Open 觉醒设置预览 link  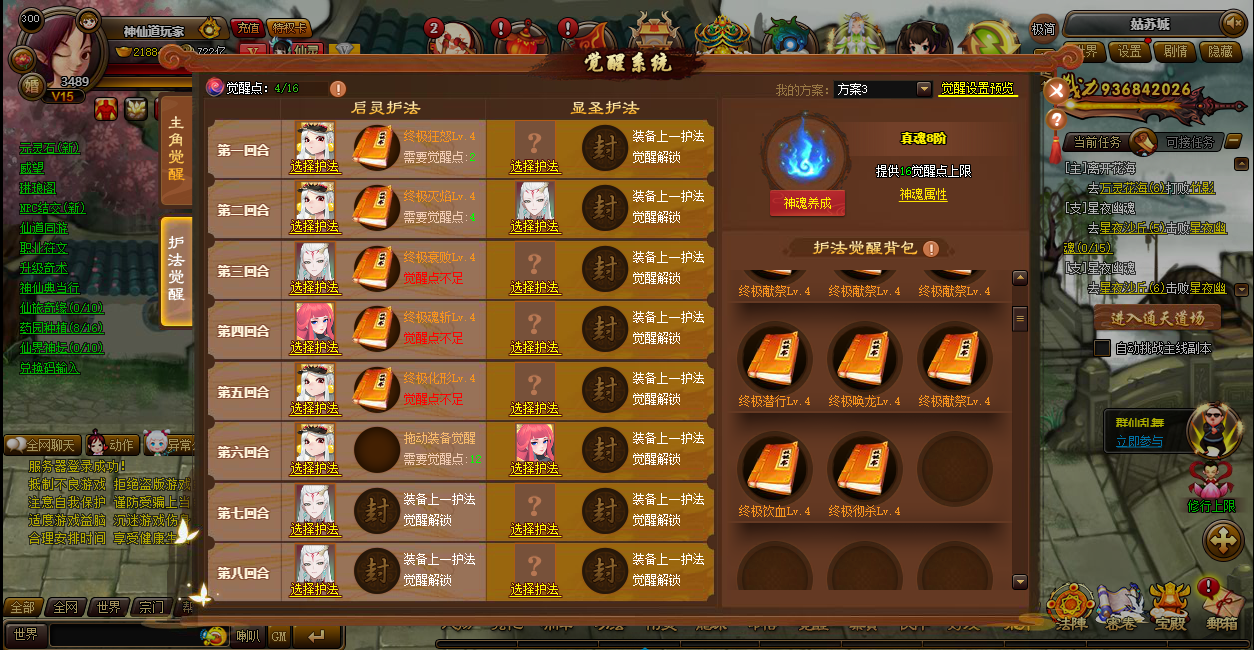coord(978,89)
